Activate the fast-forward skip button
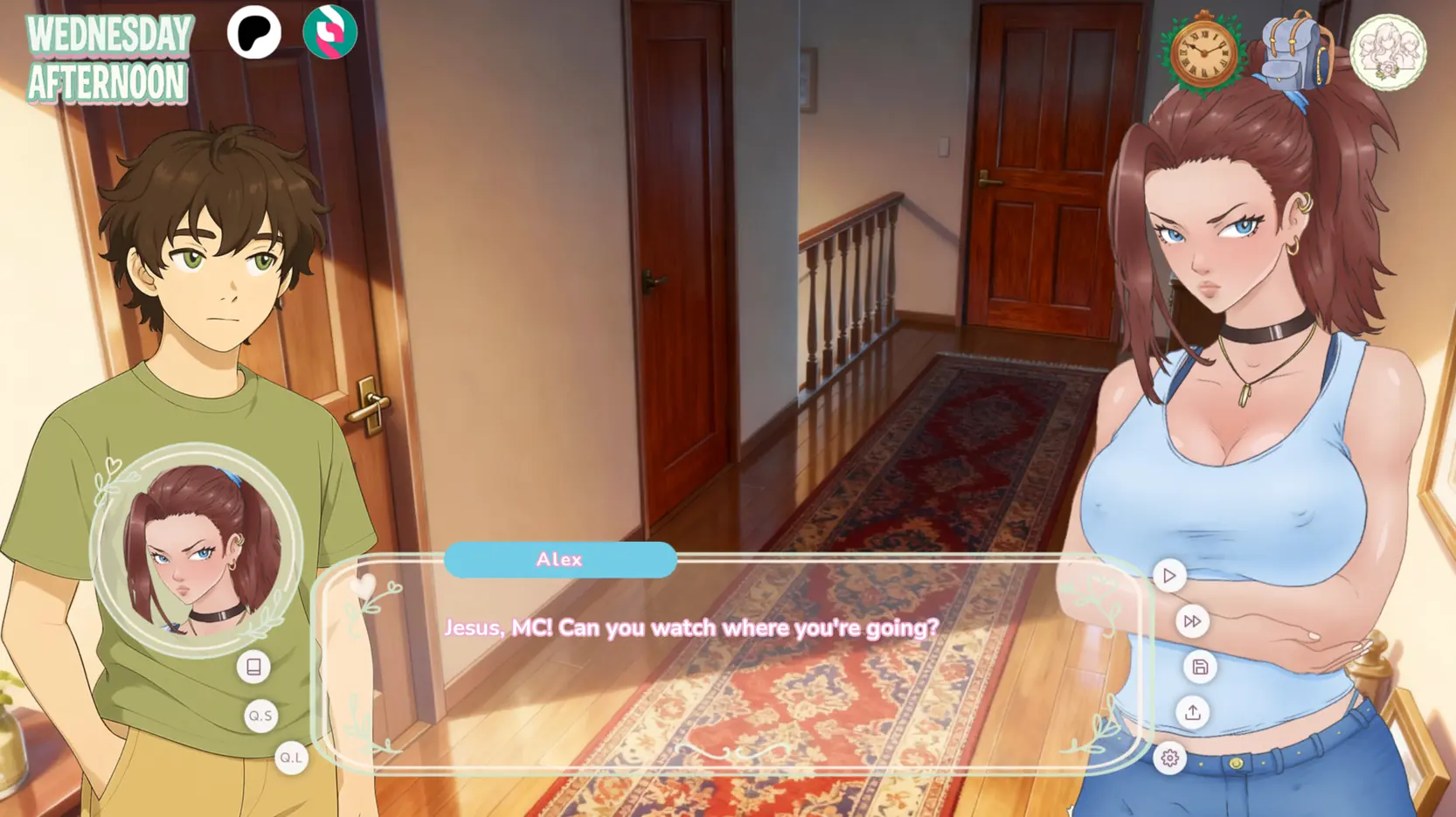 pyautogui.click(x=1192, y=621)
